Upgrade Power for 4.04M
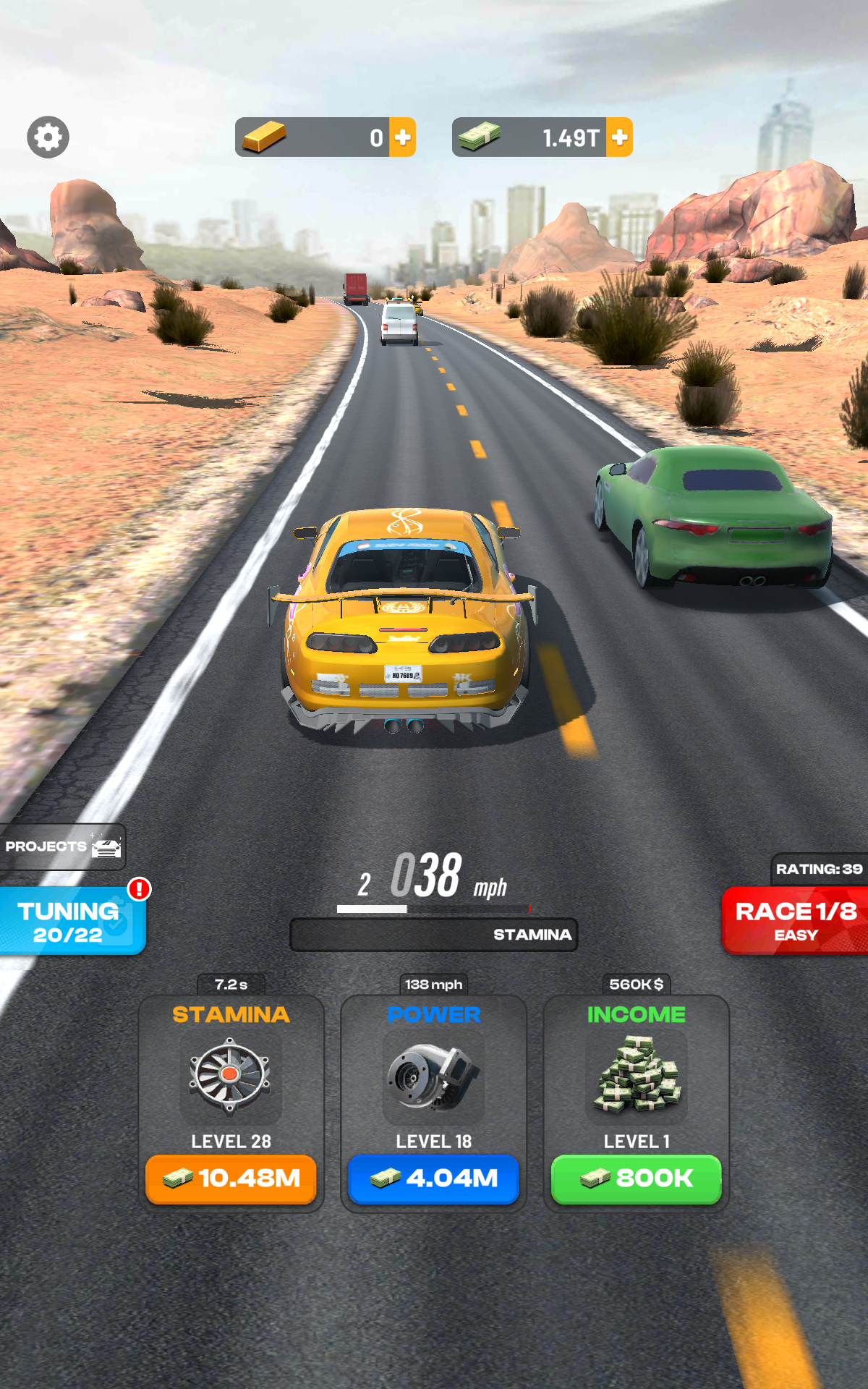868x1389 pixels. [x=433, y=1178]
